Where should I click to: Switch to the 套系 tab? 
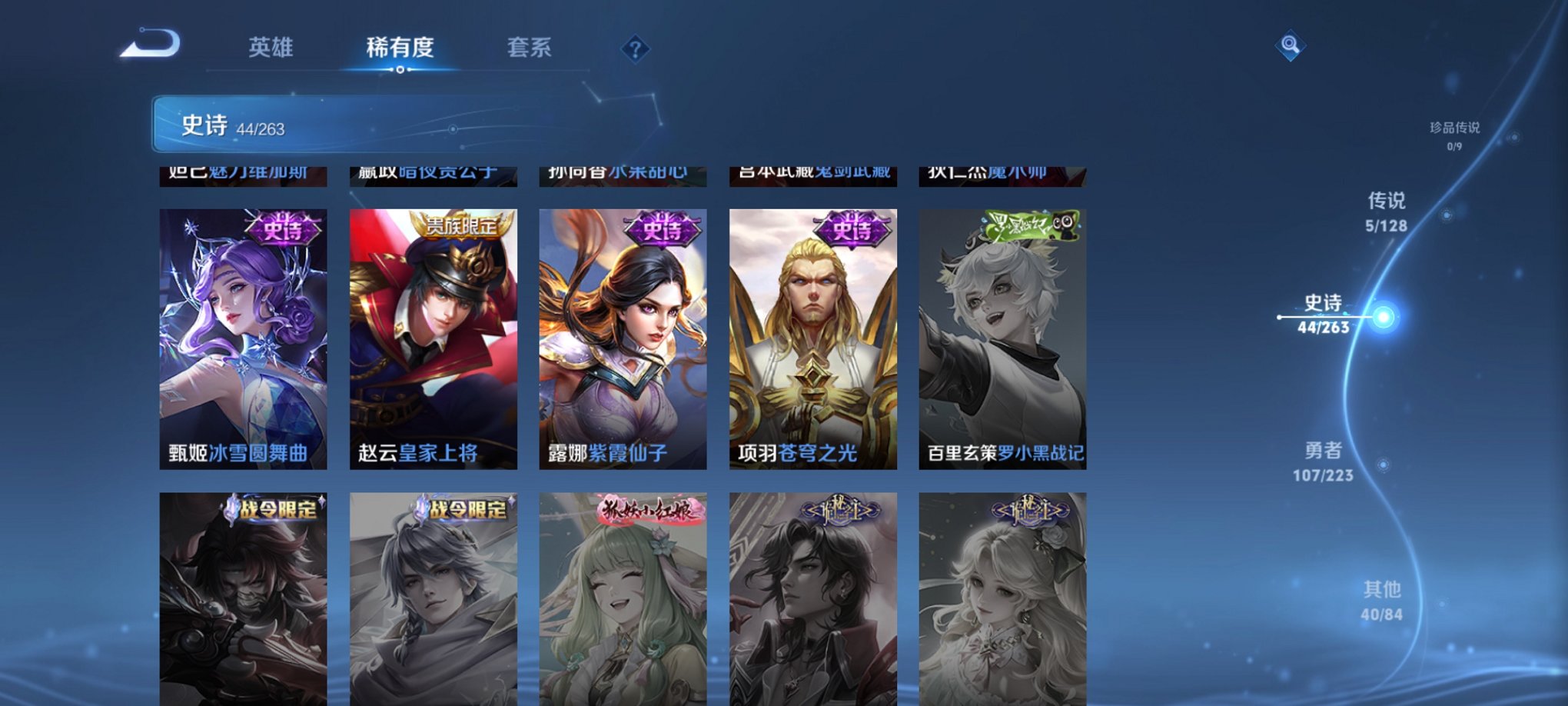click(537, 48)
